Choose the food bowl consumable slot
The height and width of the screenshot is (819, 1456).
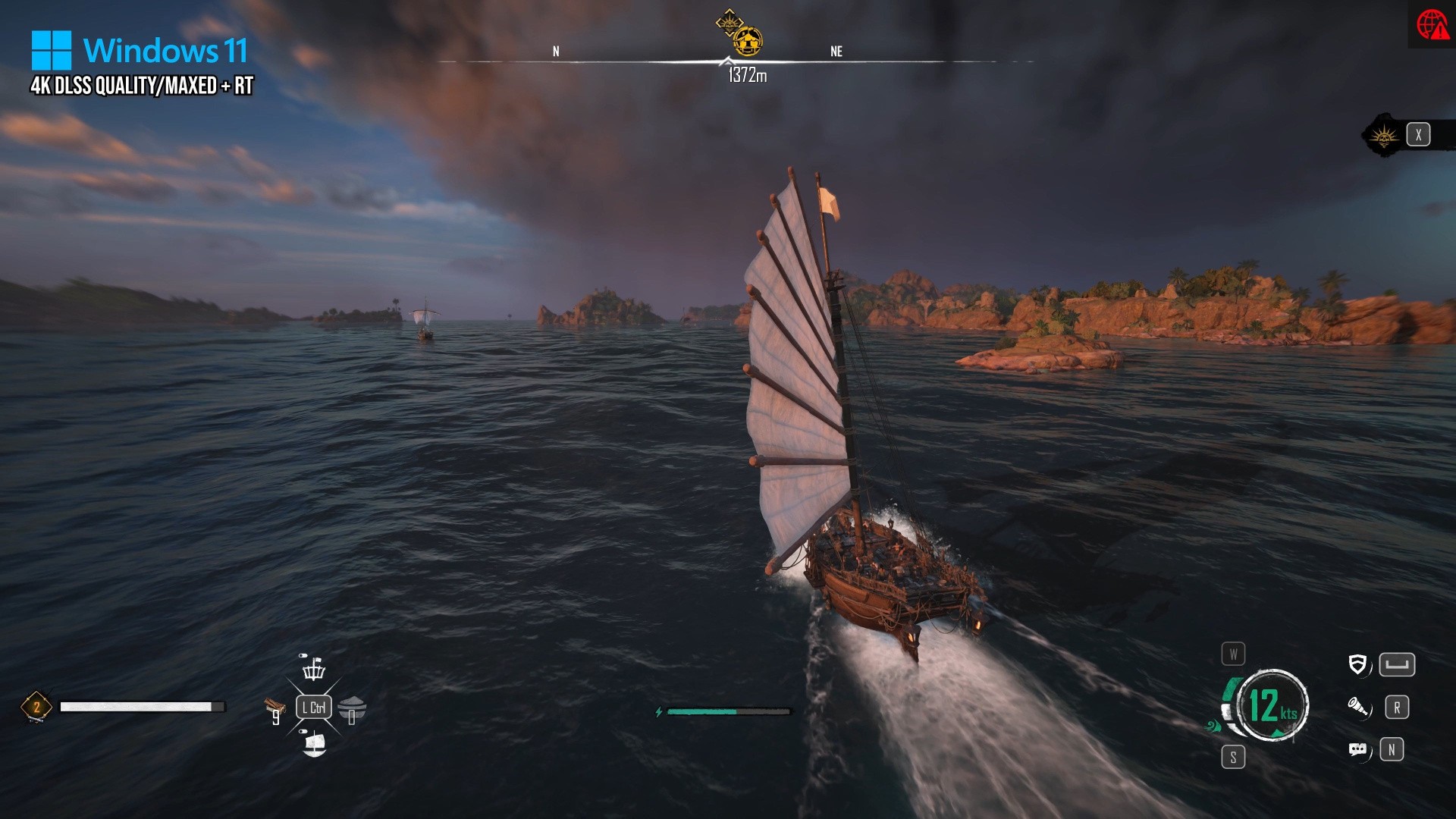click(352, 709)
